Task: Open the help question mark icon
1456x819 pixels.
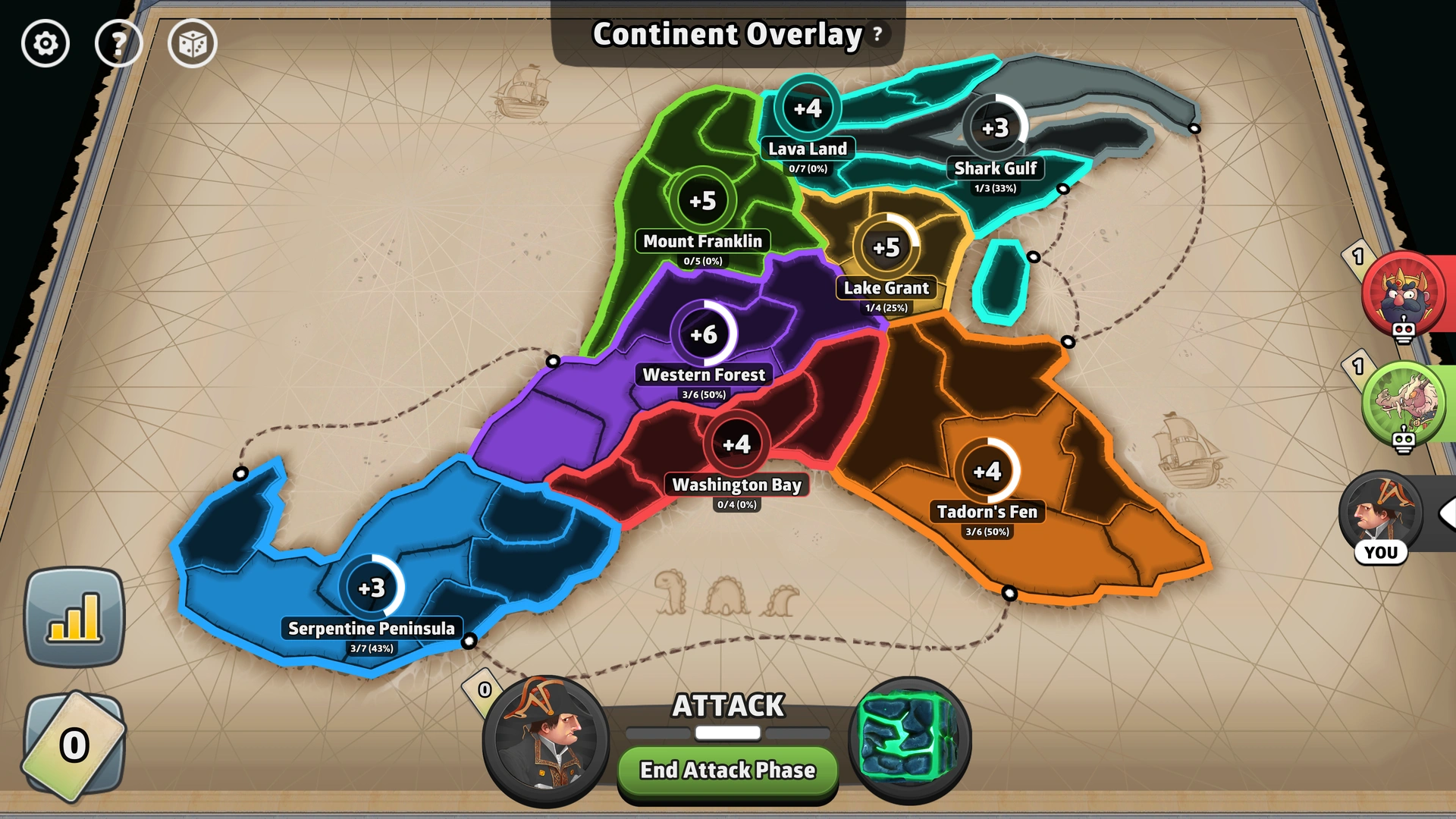Action: 119,44
